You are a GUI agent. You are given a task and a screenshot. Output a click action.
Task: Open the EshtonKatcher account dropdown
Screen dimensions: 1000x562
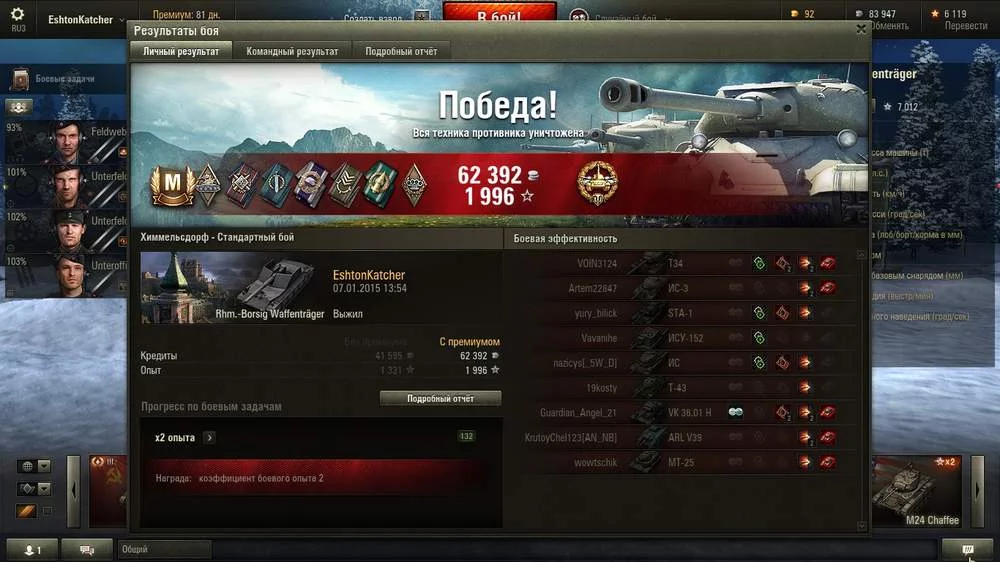pyautogui.click(x=87, y=20)
